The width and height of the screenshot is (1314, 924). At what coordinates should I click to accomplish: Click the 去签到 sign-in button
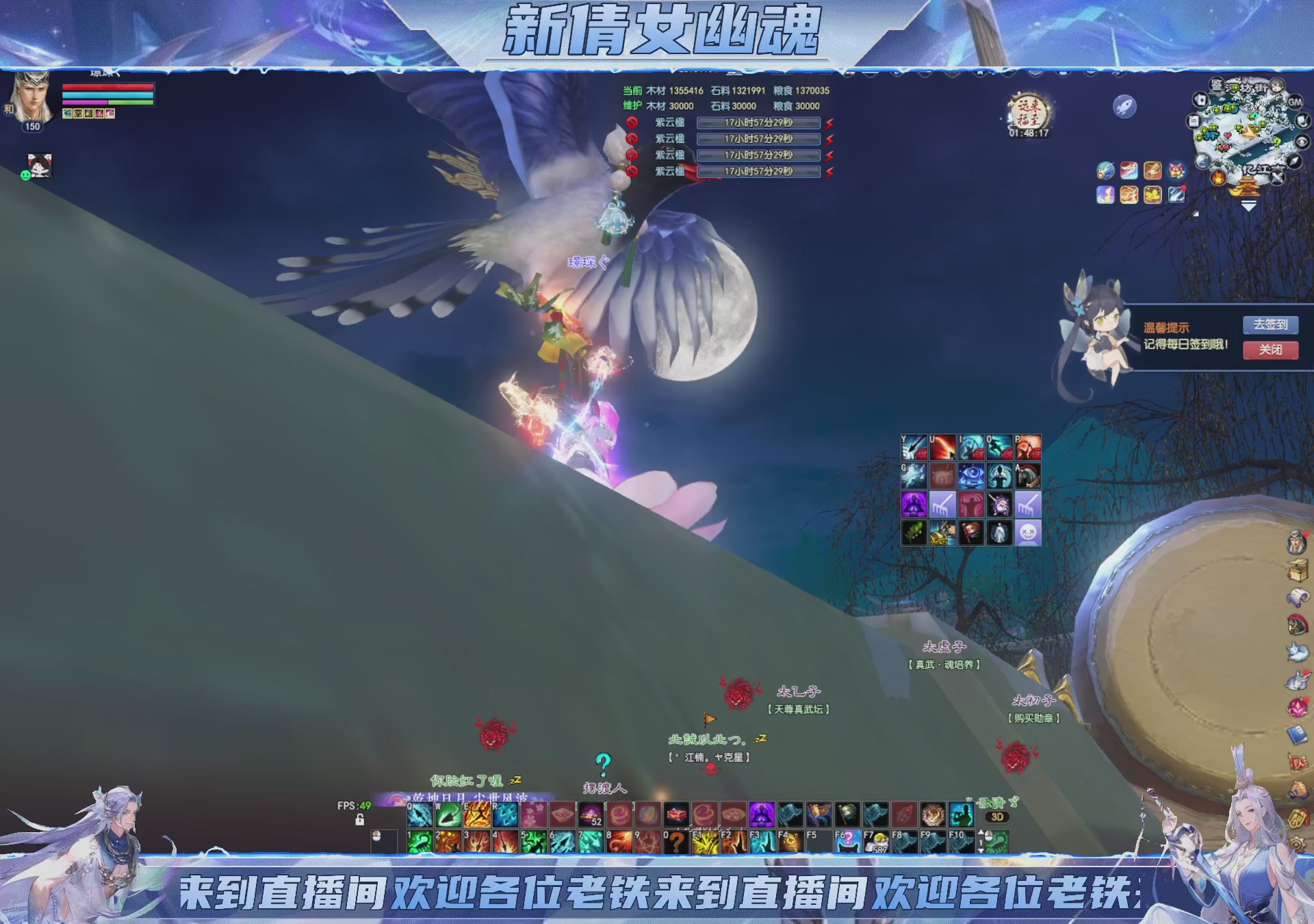(x=1271, y=324)
